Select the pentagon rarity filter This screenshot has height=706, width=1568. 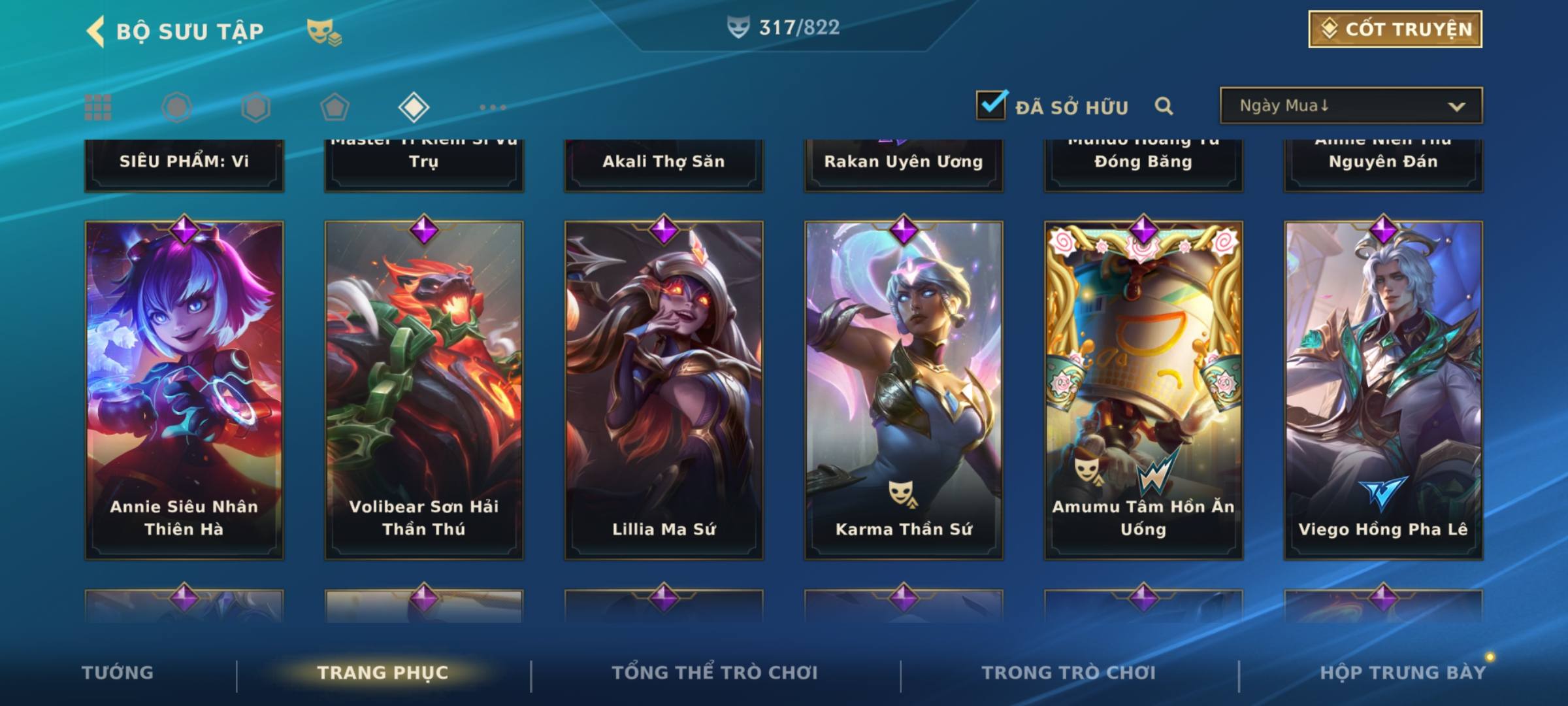pyautogui.click(x=335, y=107)
